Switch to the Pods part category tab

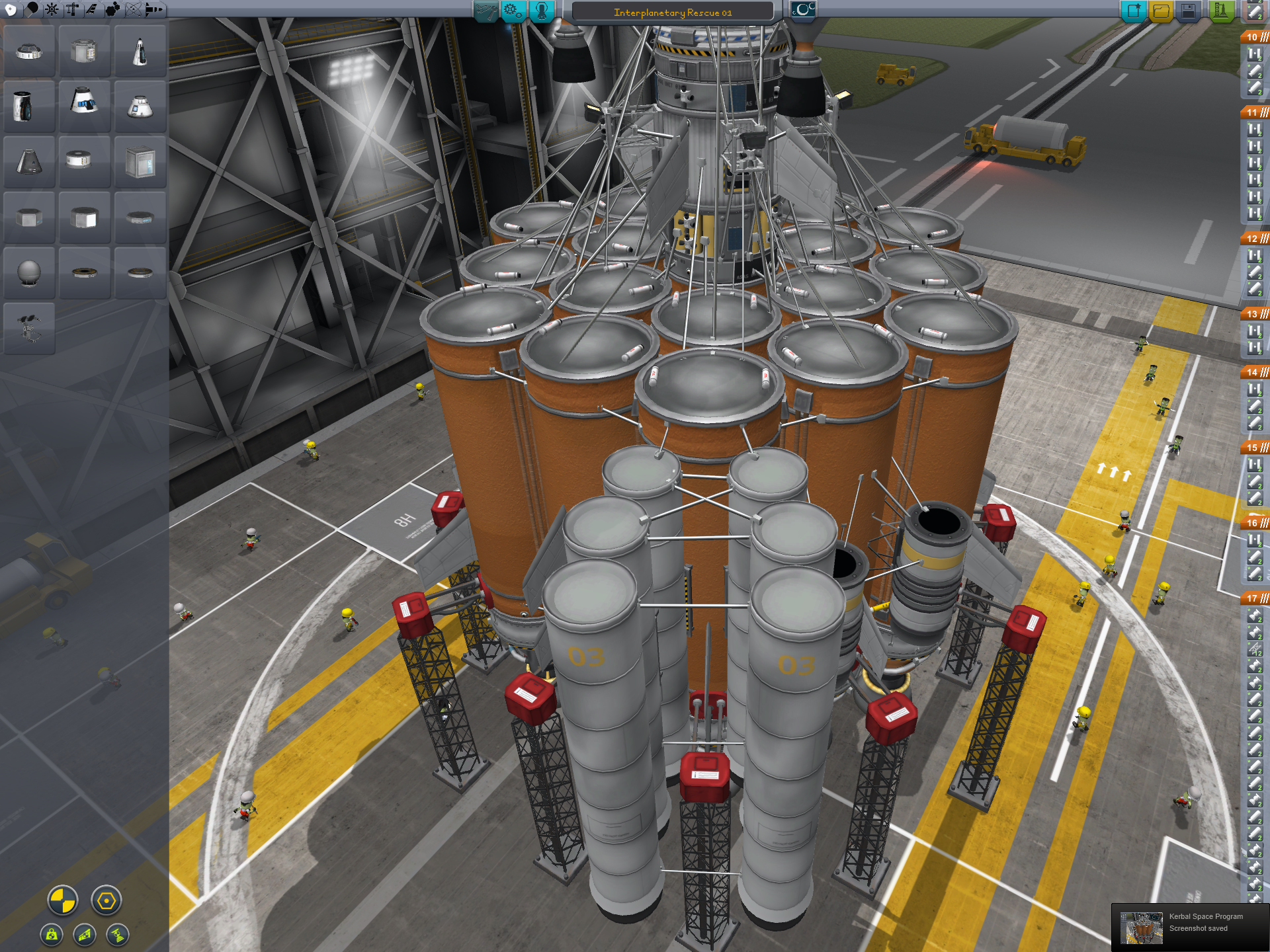coord(11,9)
